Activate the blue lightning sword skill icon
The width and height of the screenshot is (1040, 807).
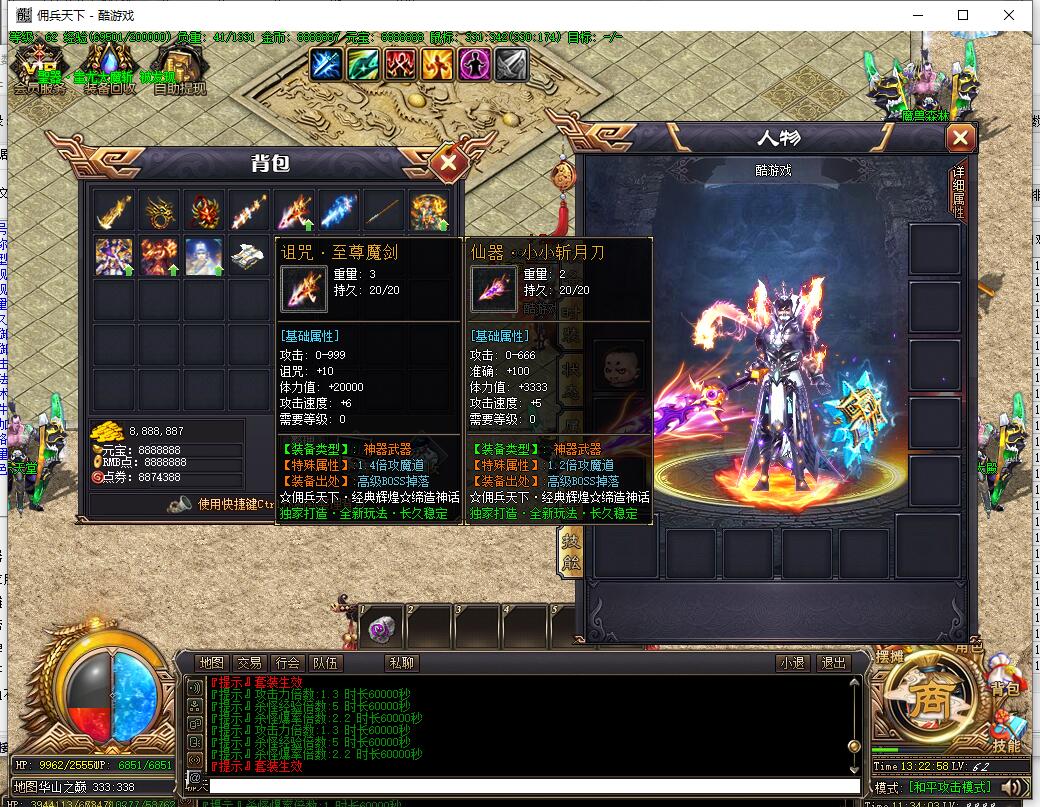coord(326,64)
